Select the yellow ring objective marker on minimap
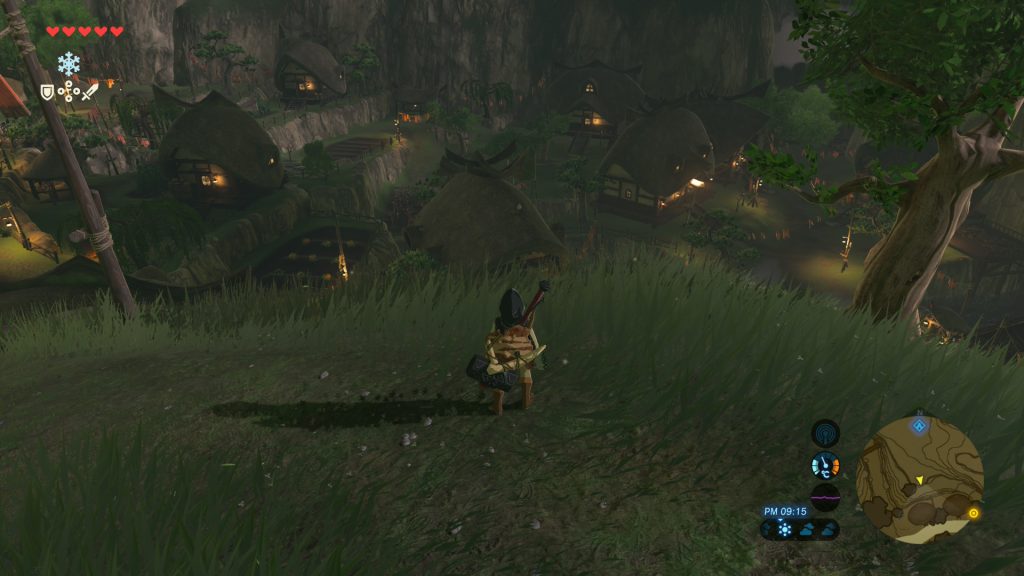1024x576 pixels. tap(973, 513)
